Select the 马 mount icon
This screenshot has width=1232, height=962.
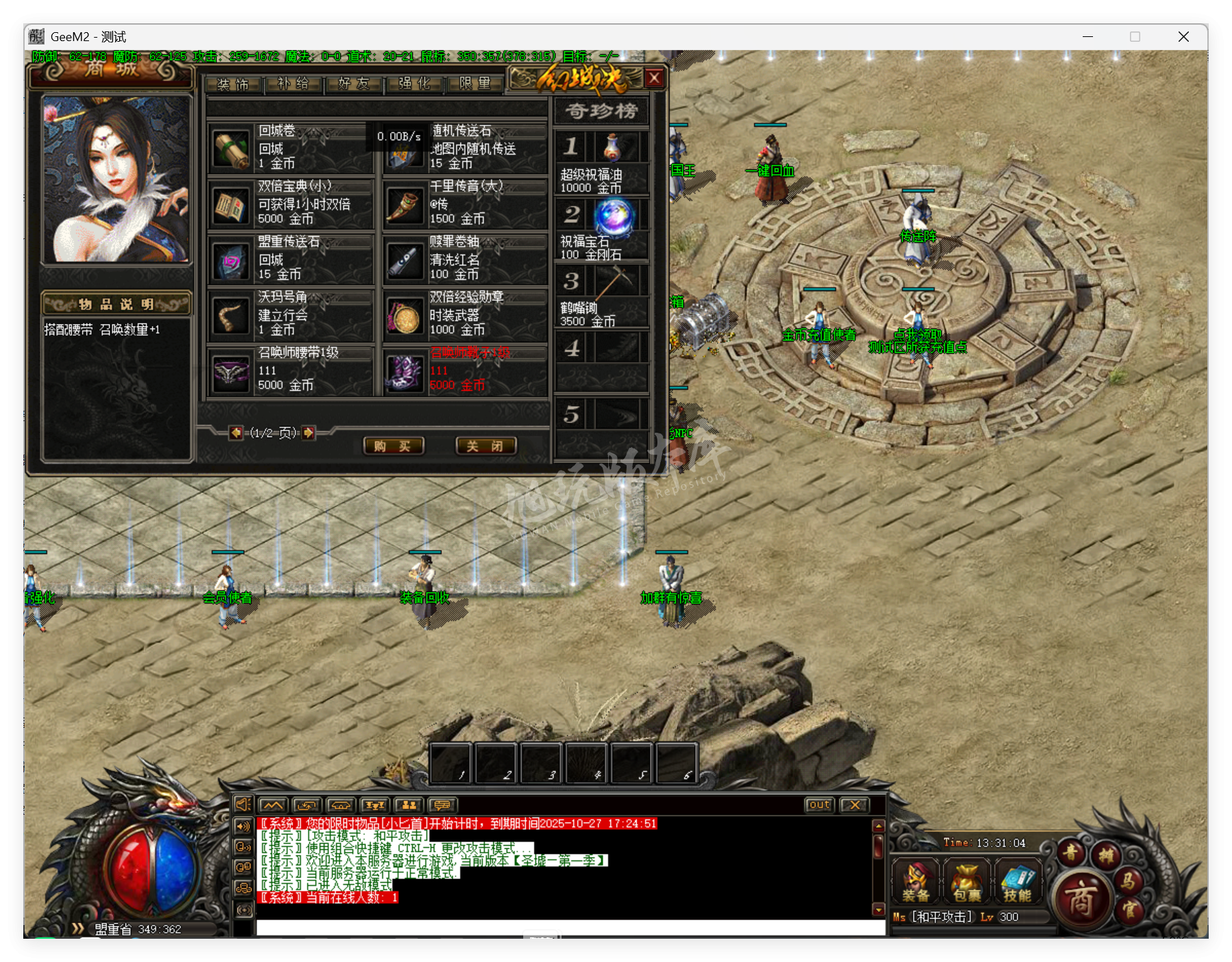tap(1131, 882)
